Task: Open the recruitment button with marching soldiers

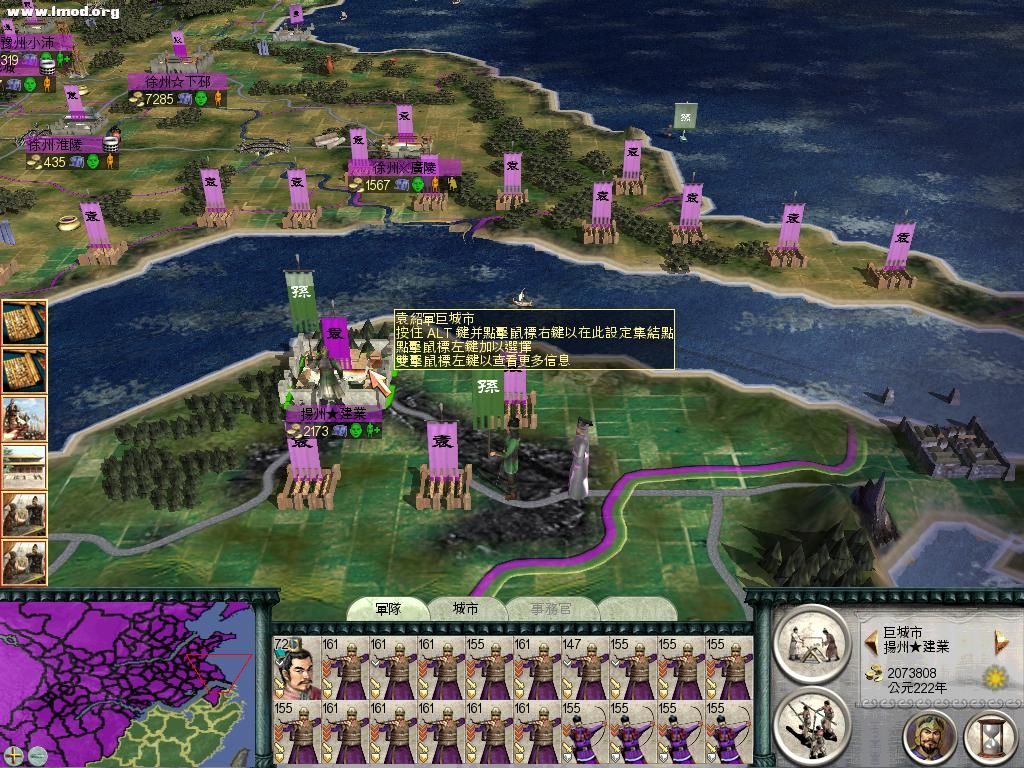Action: pyautogui.click(x=811, y=720)
